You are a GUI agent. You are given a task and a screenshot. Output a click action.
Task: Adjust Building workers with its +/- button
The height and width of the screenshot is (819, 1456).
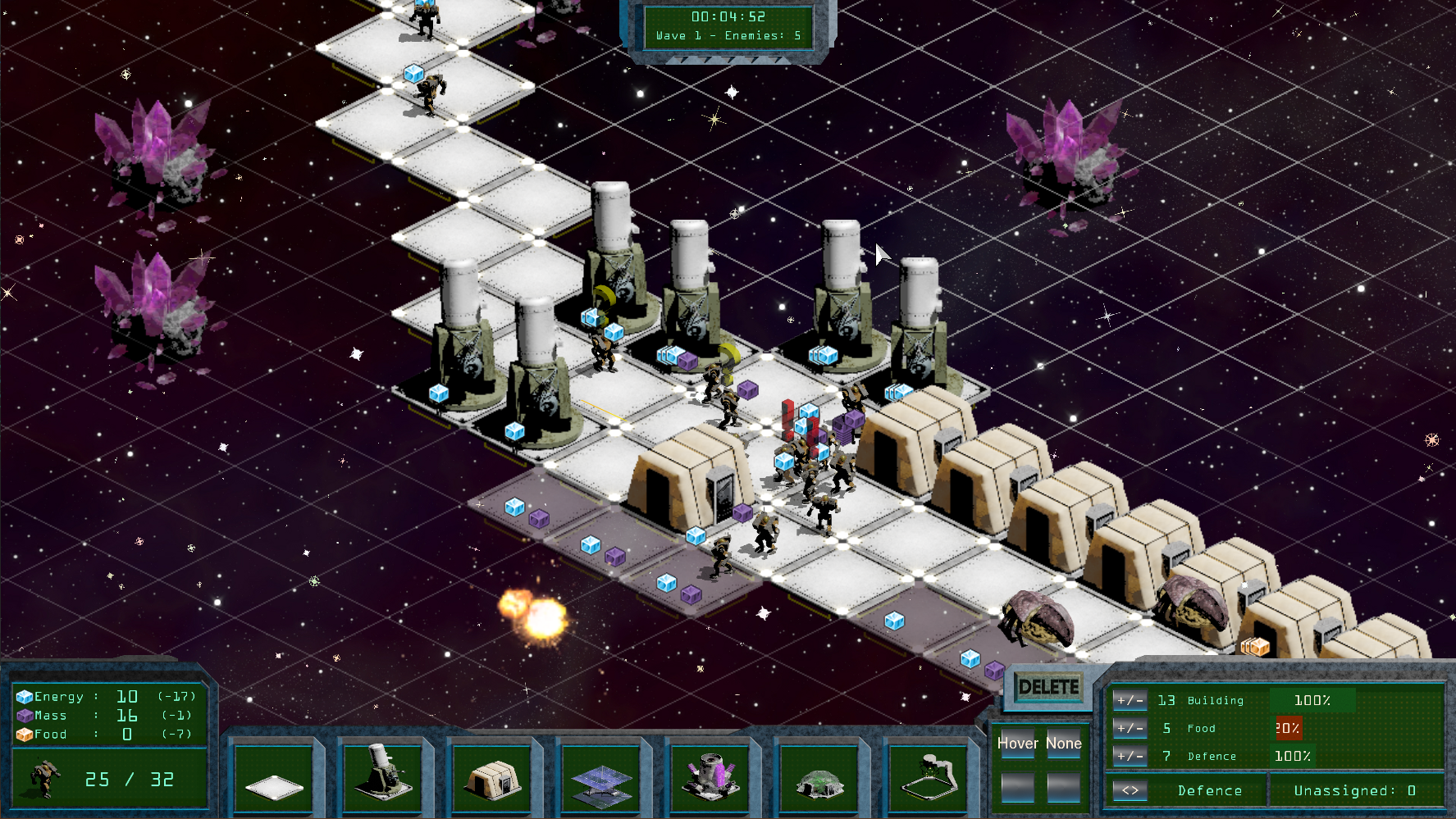tap(1130, 700)
